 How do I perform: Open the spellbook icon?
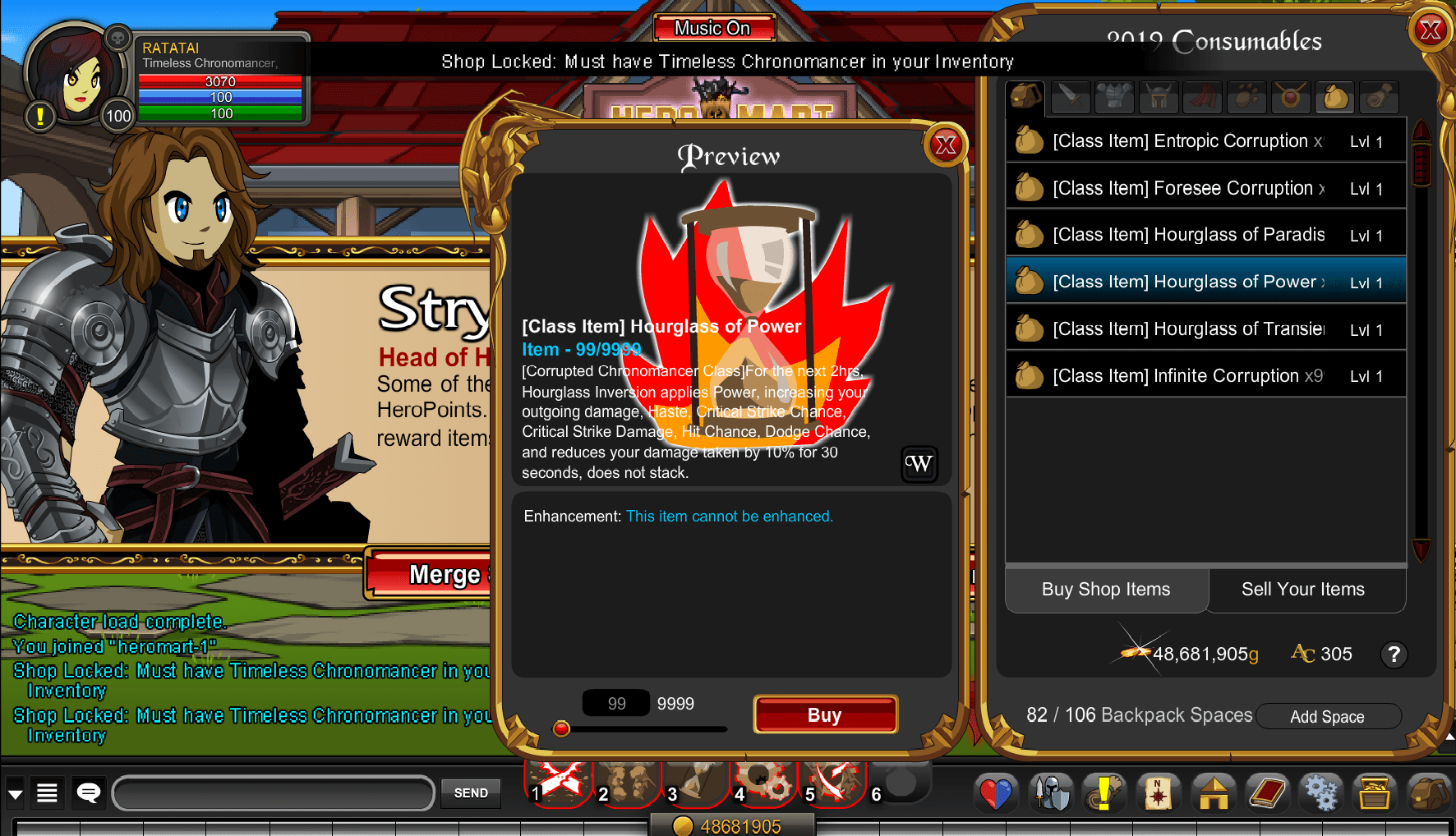tap(1268, 792)
